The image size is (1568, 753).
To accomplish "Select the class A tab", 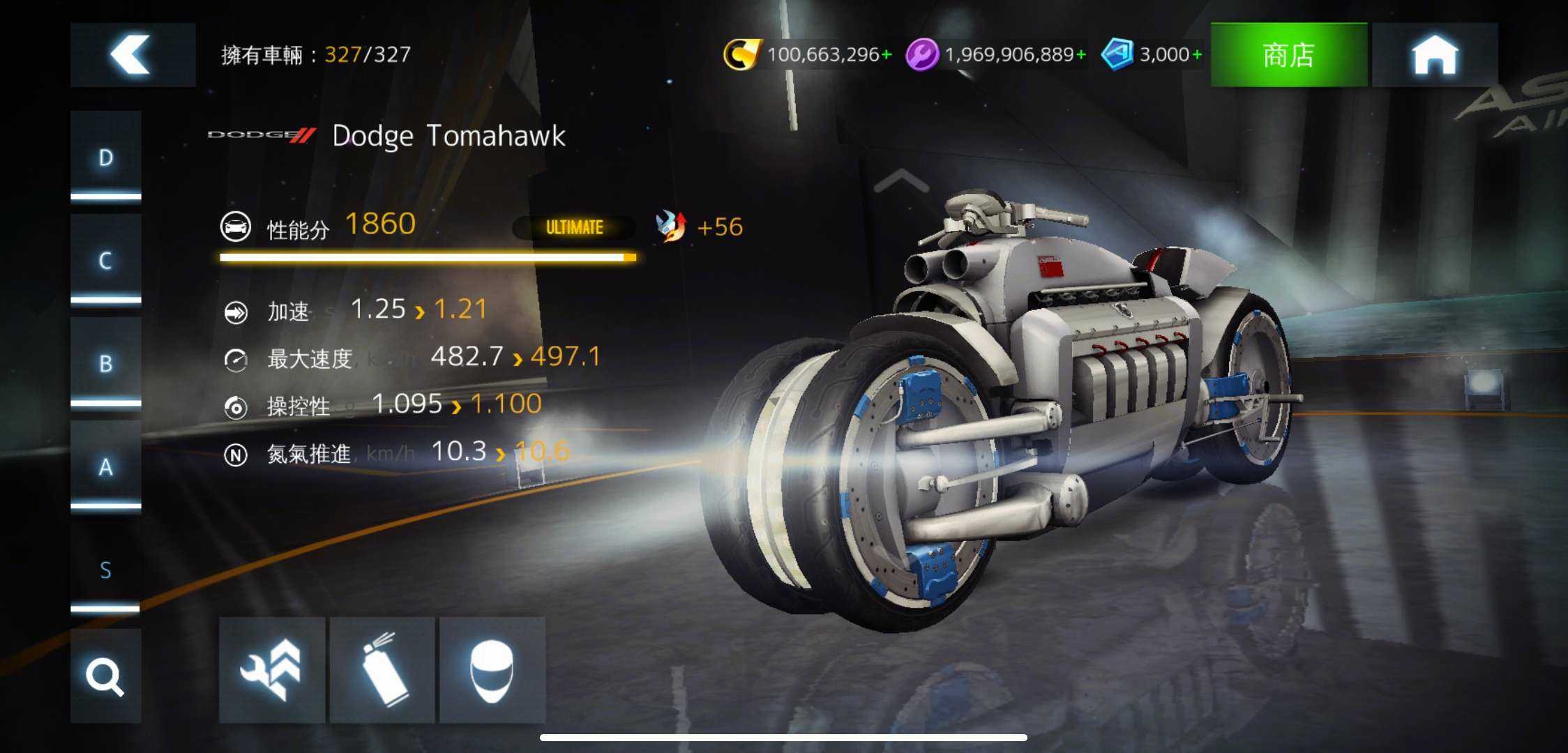I will point(105,466).
